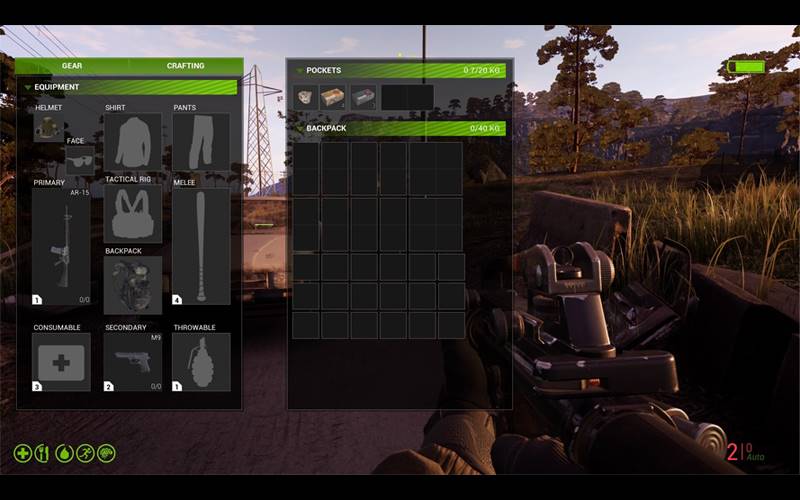Switch to the Crafting tab

(x=185, y=66)
